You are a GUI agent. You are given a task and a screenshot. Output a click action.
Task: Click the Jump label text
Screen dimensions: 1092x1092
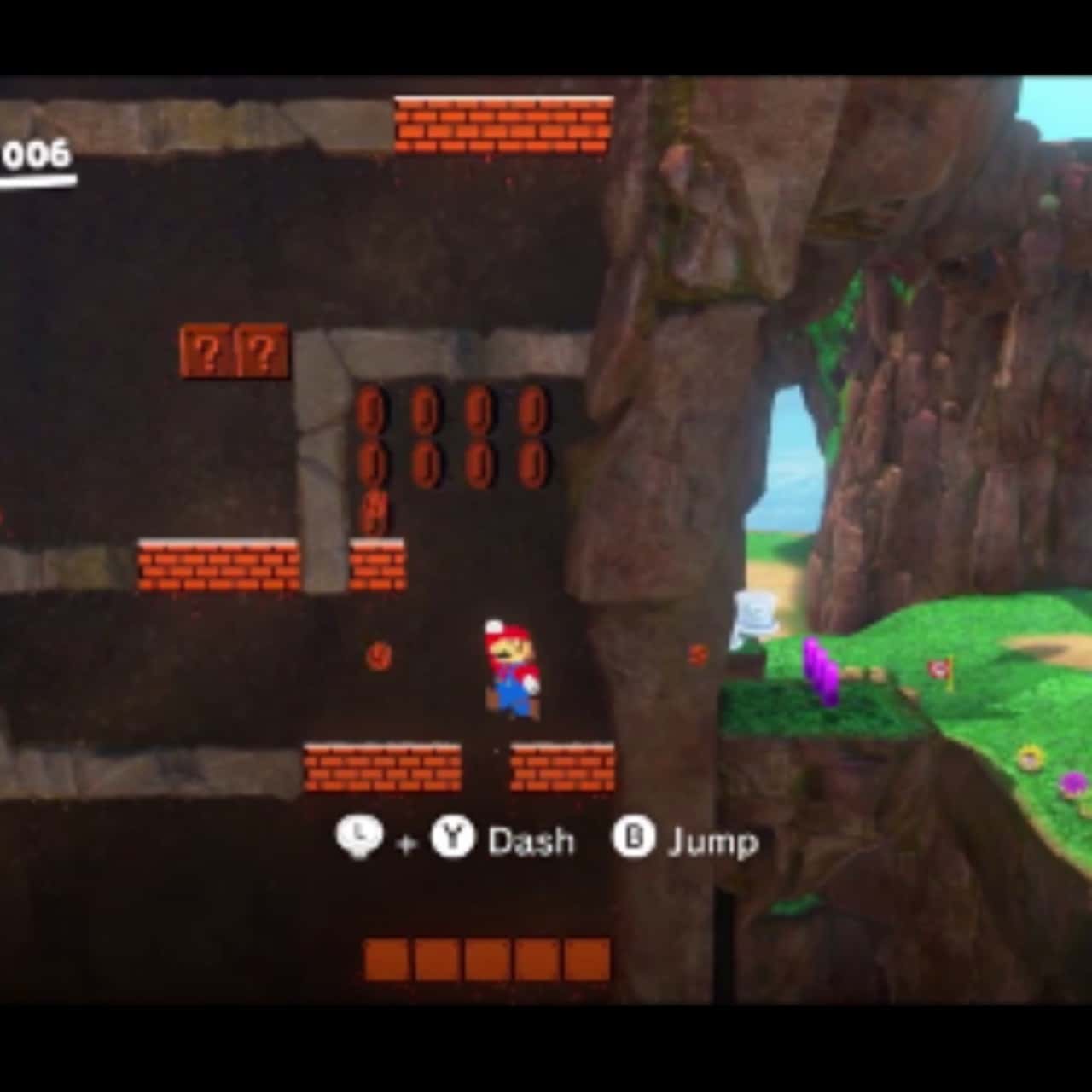click(x=712, y=840)
